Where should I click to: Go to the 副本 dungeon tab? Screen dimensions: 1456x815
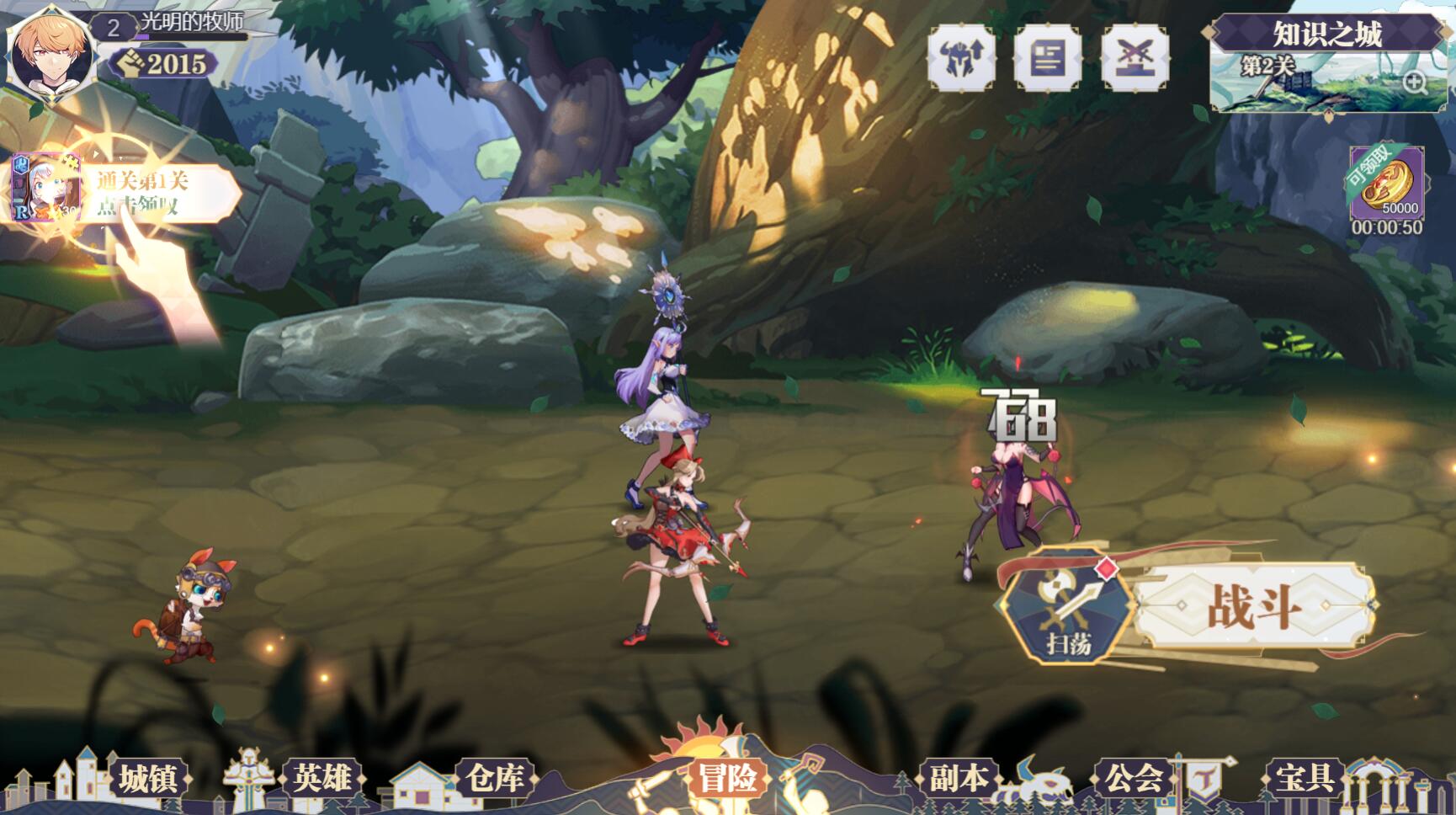959,779
